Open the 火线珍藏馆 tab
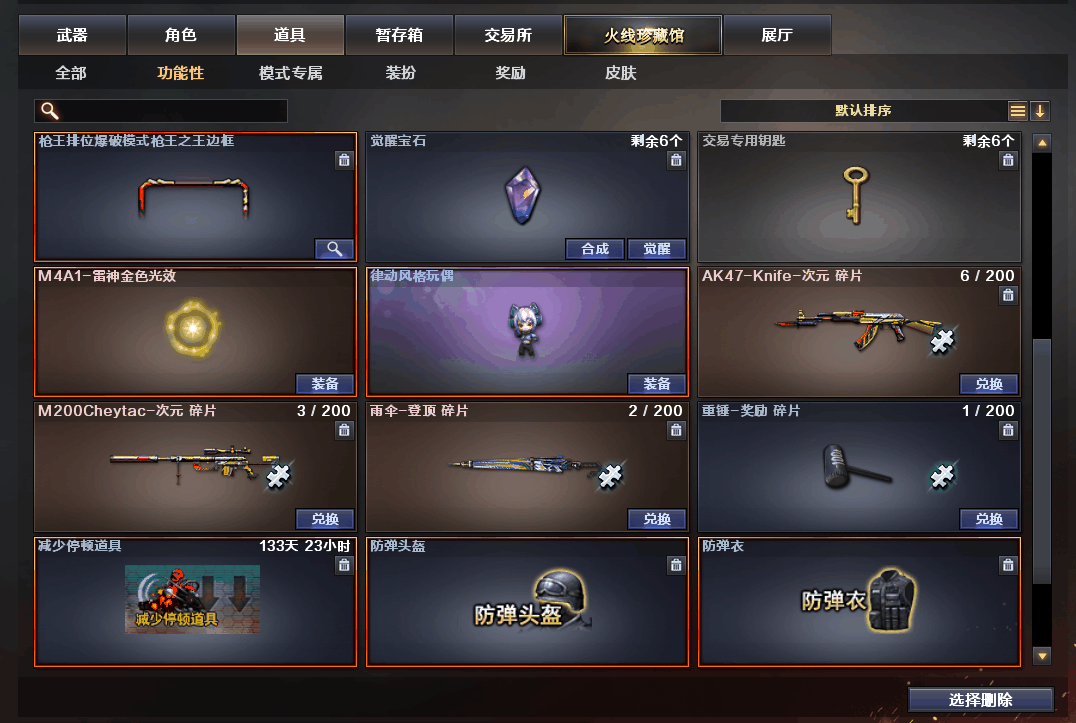This screenshot has height=723, width=1076. tap(642, 35)
